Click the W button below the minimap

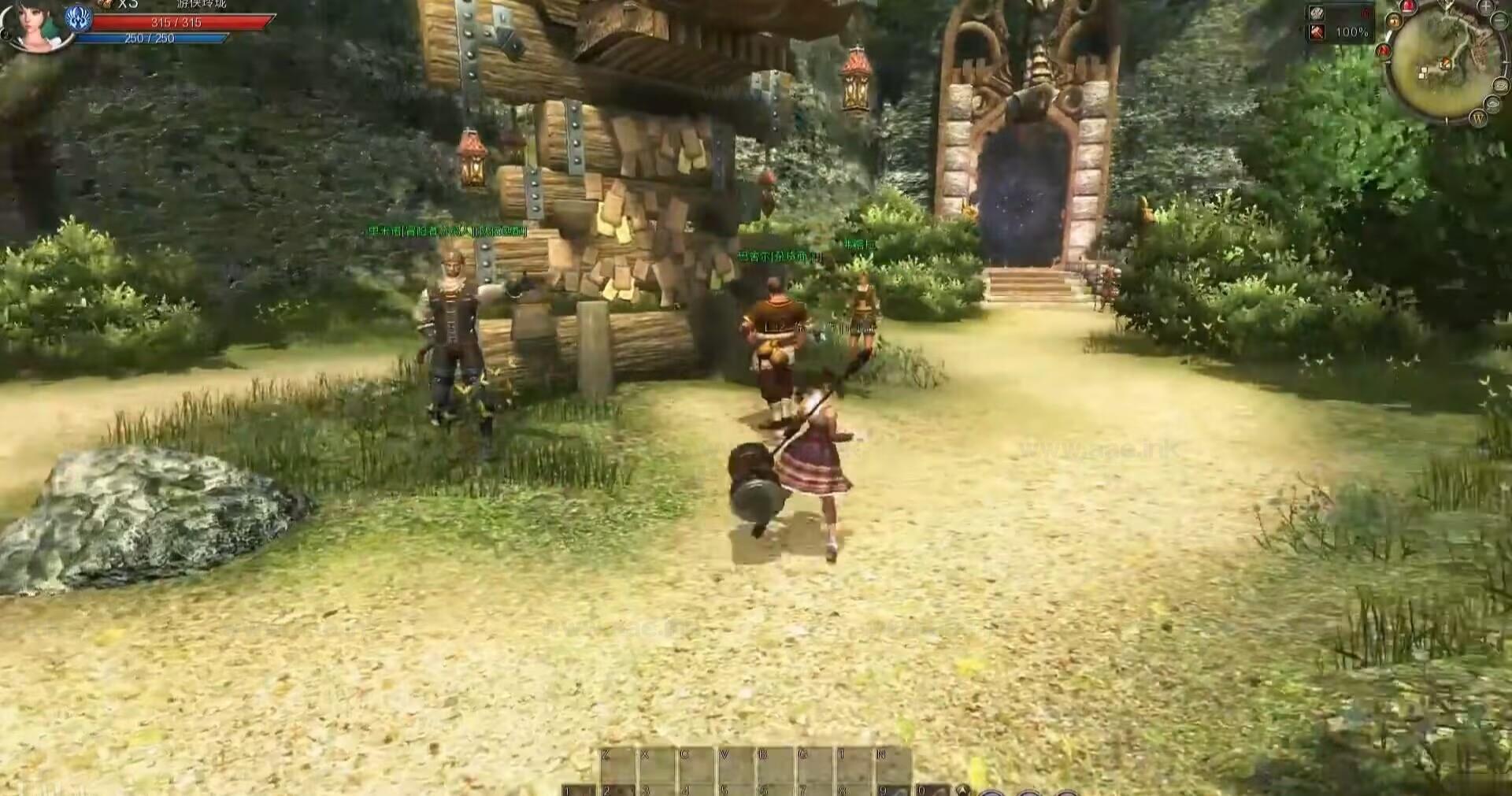click(1477, 119)
